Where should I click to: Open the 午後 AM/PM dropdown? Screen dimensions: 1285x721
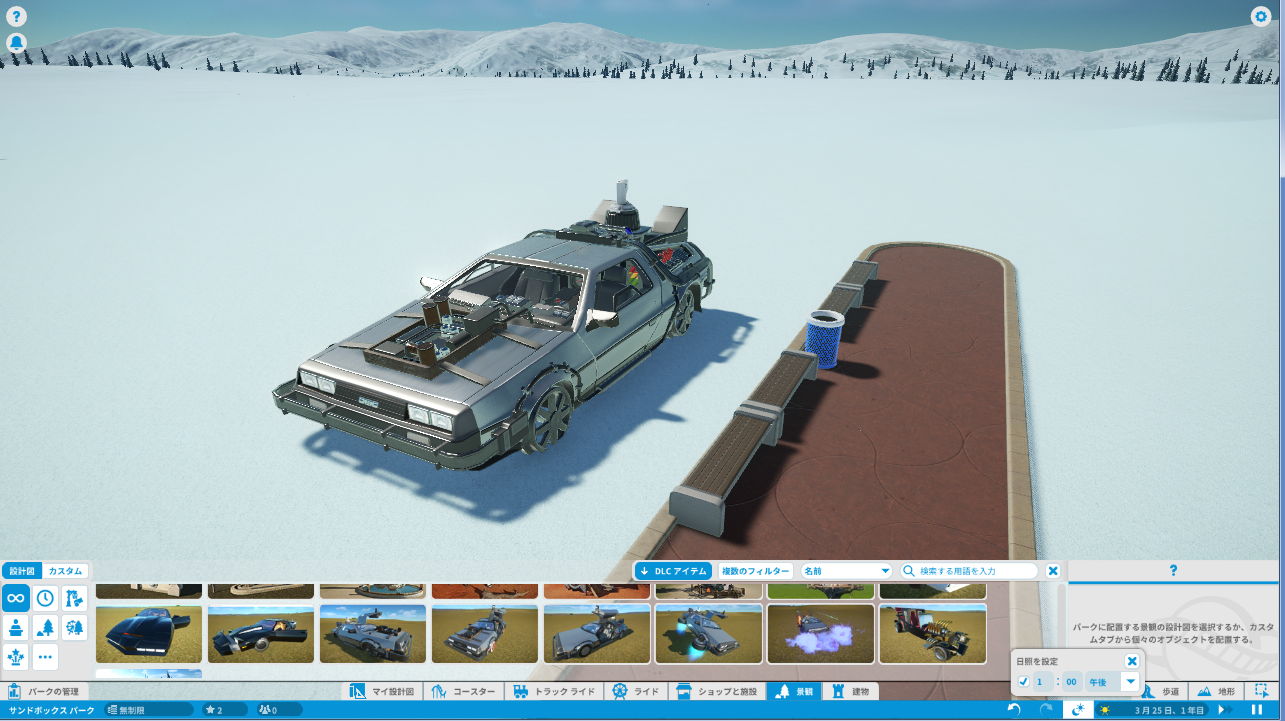coord(1113,682)
